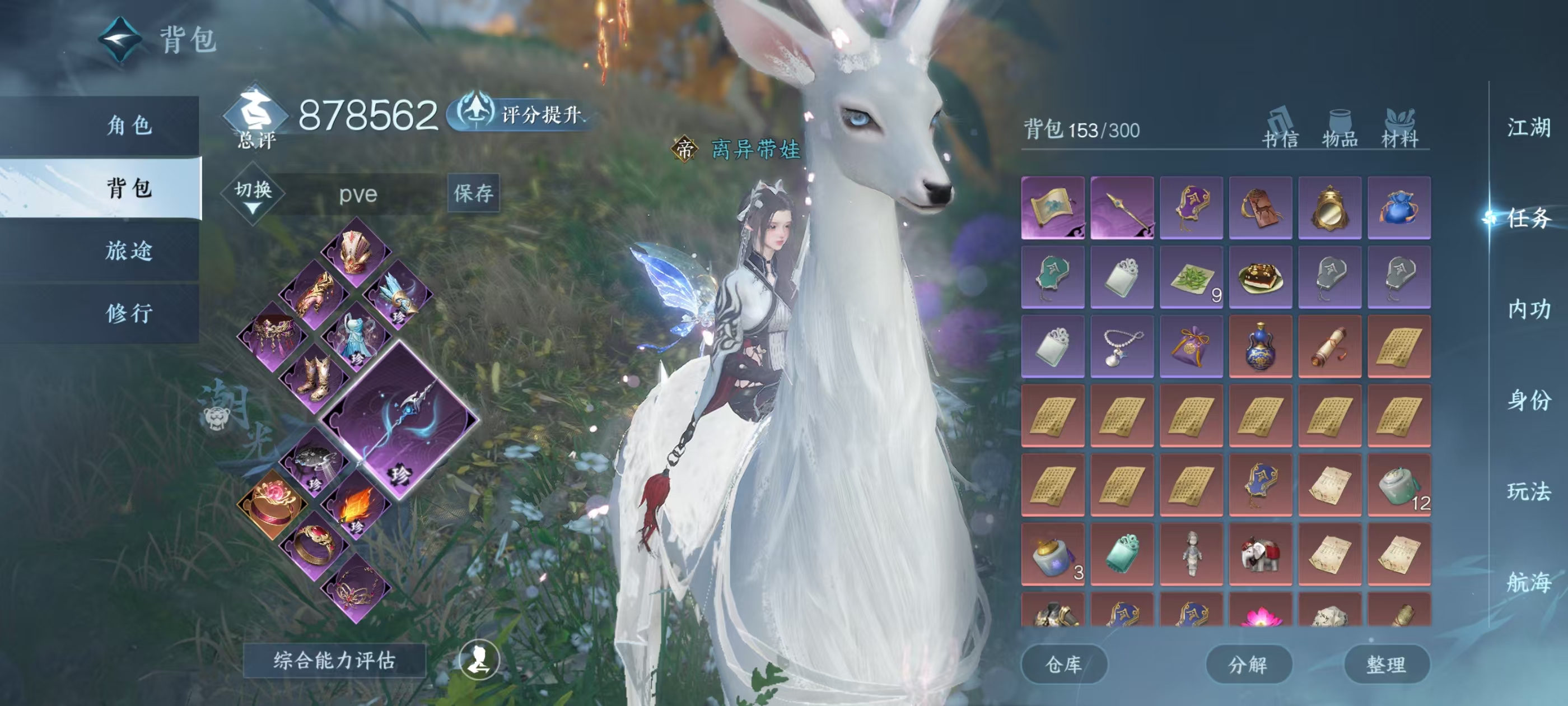Open the 任务 quest menu
This screenshot has width=1568, height=706.
[x=1528, y=218]
